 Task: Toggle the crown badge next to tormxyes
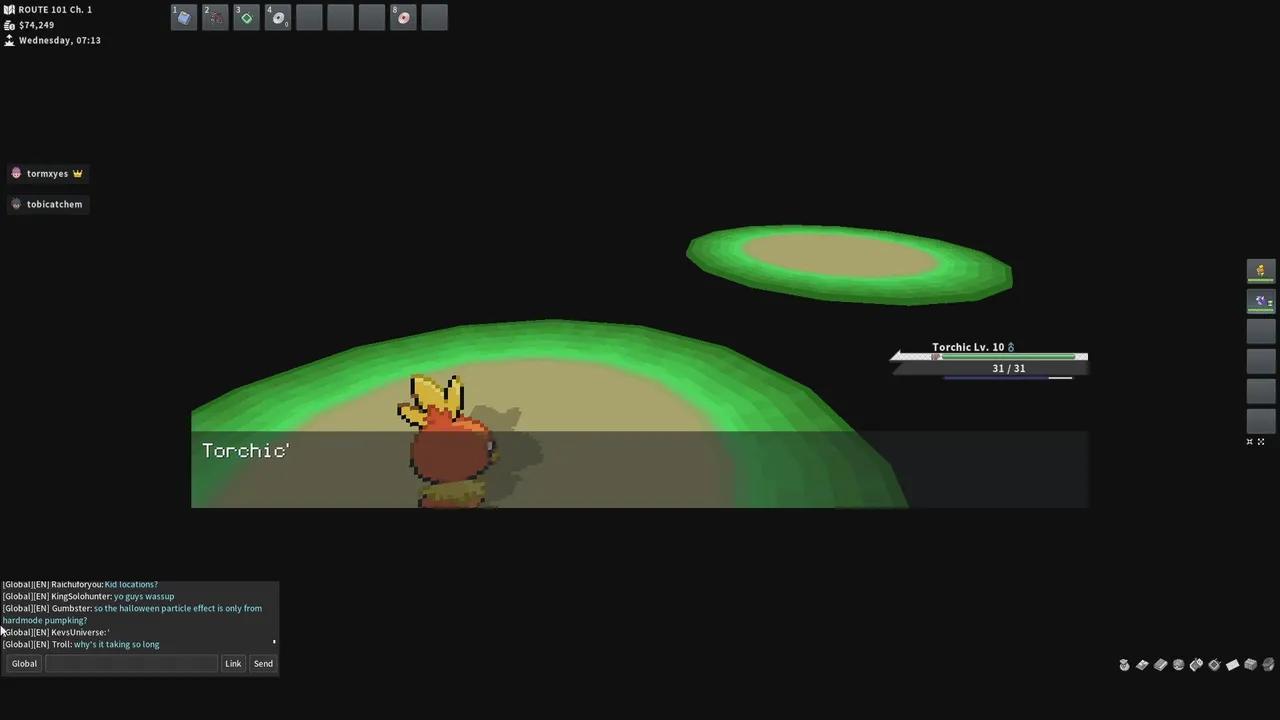click(77, 173)
